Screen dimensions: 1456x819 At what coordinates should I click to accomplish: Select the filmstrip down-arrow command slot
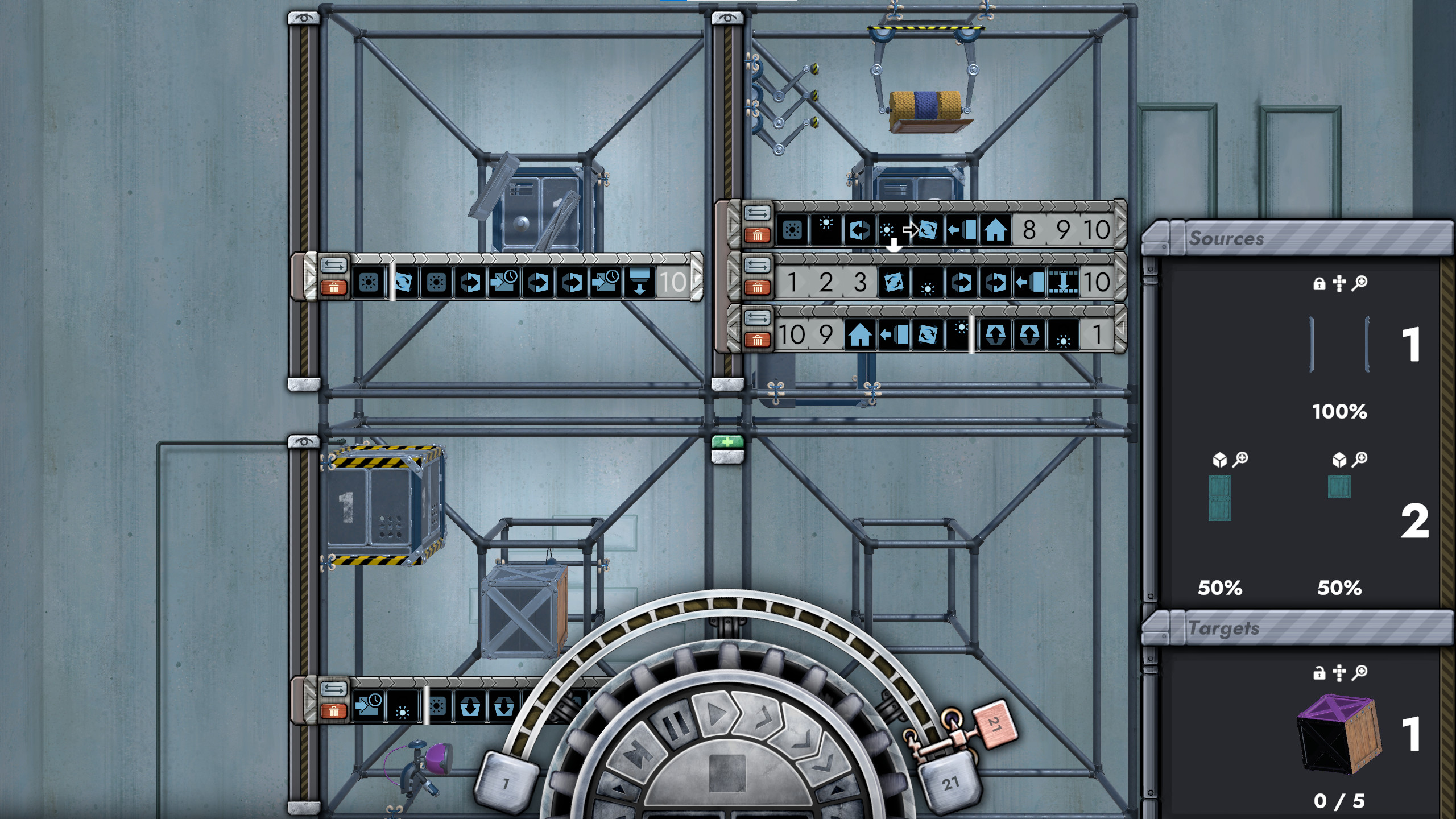1062,282
